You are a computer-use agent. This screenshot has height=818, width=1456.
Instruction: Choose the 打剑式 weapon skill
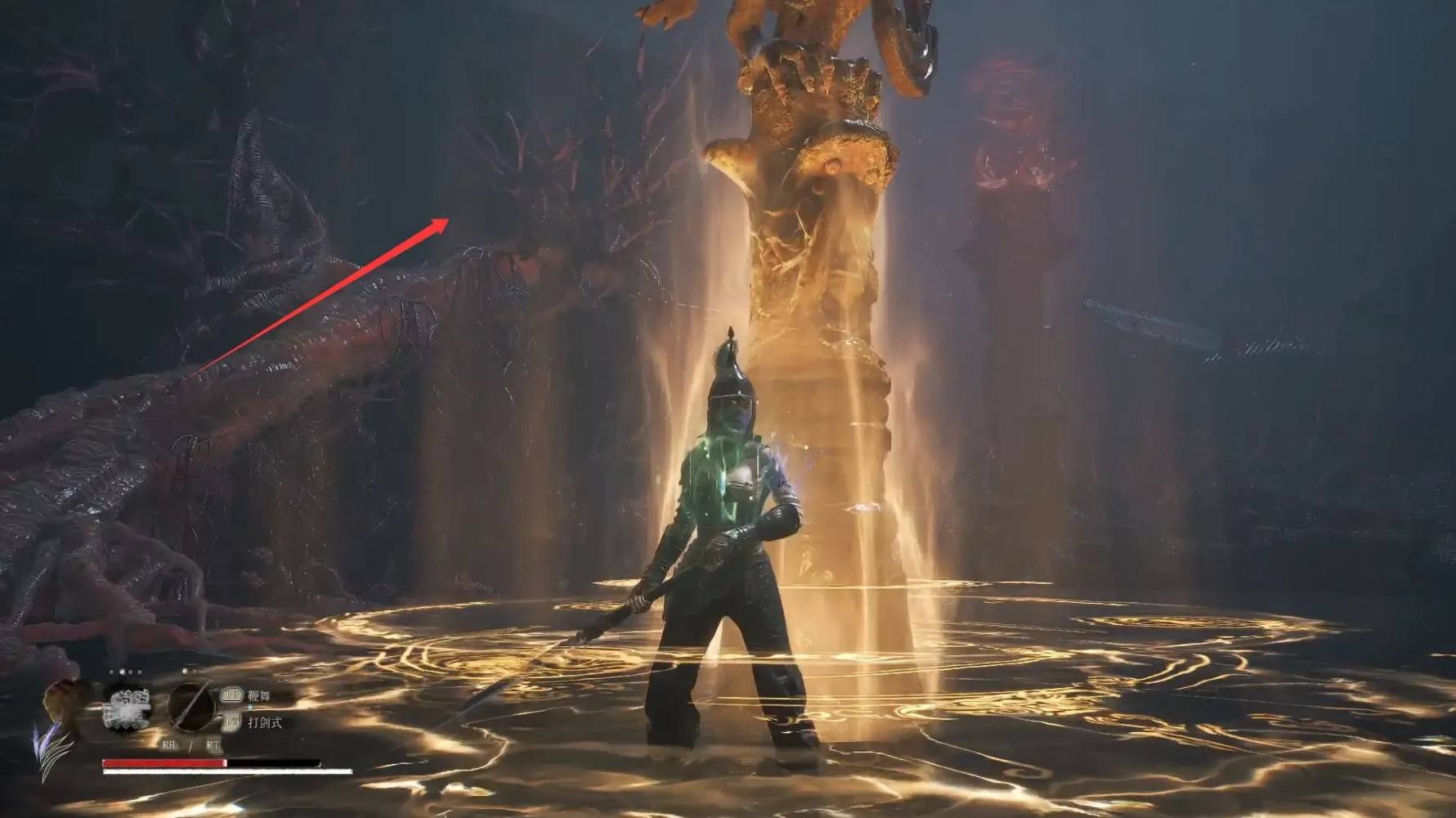pos(263,723)
